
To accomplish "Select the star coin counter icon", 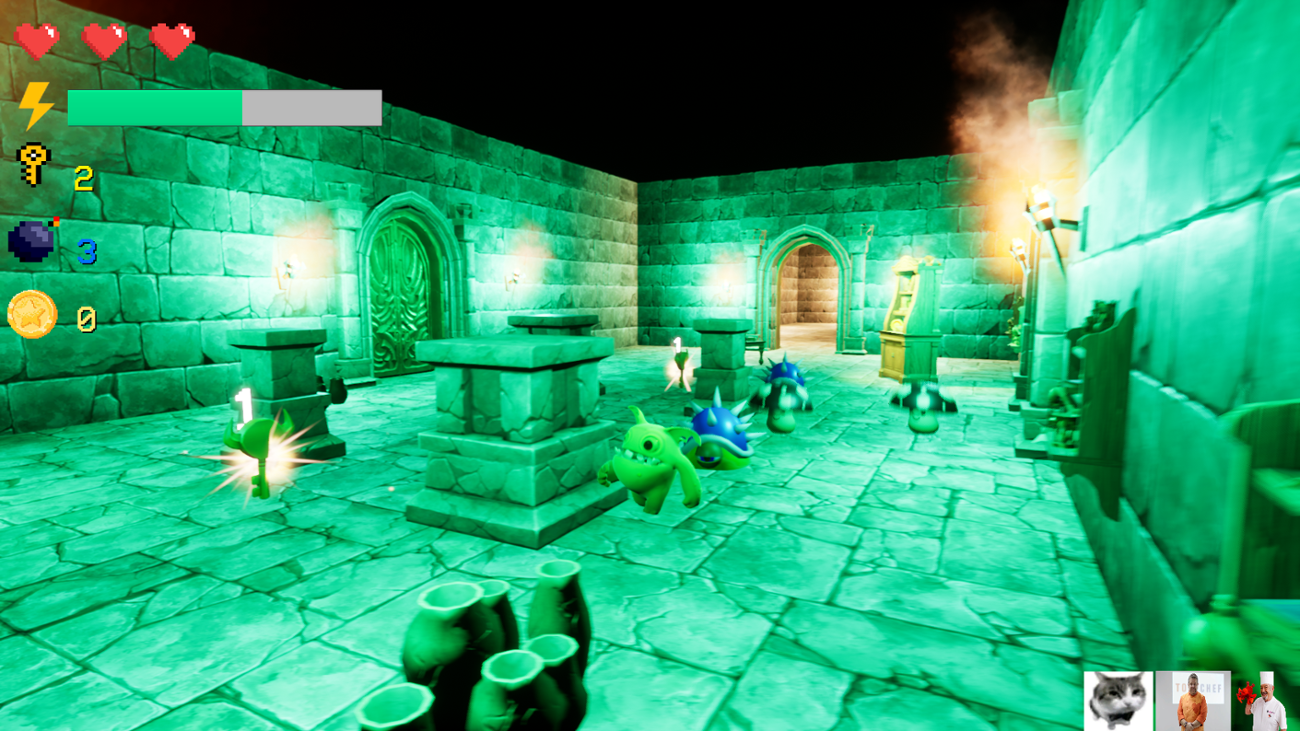I will [x=32, y=313].
